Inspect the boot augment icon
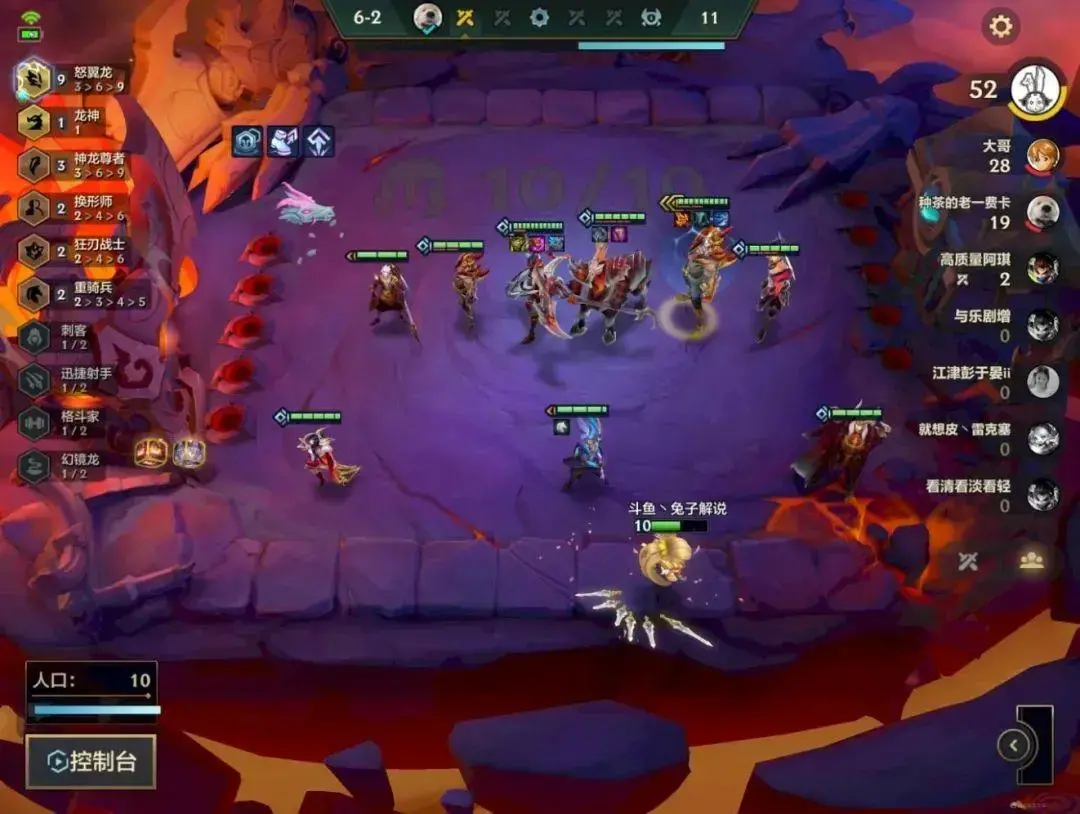 tap(283, 142)
